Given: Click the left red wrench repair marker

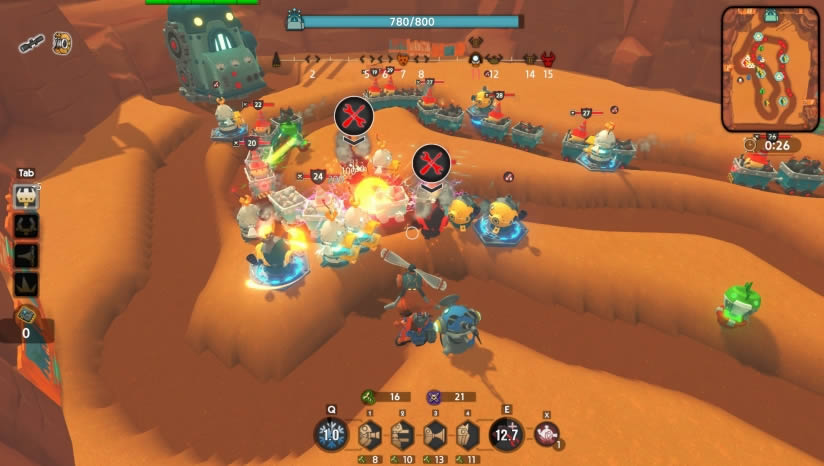Looking at the screenshot, I should click(353, 116).
